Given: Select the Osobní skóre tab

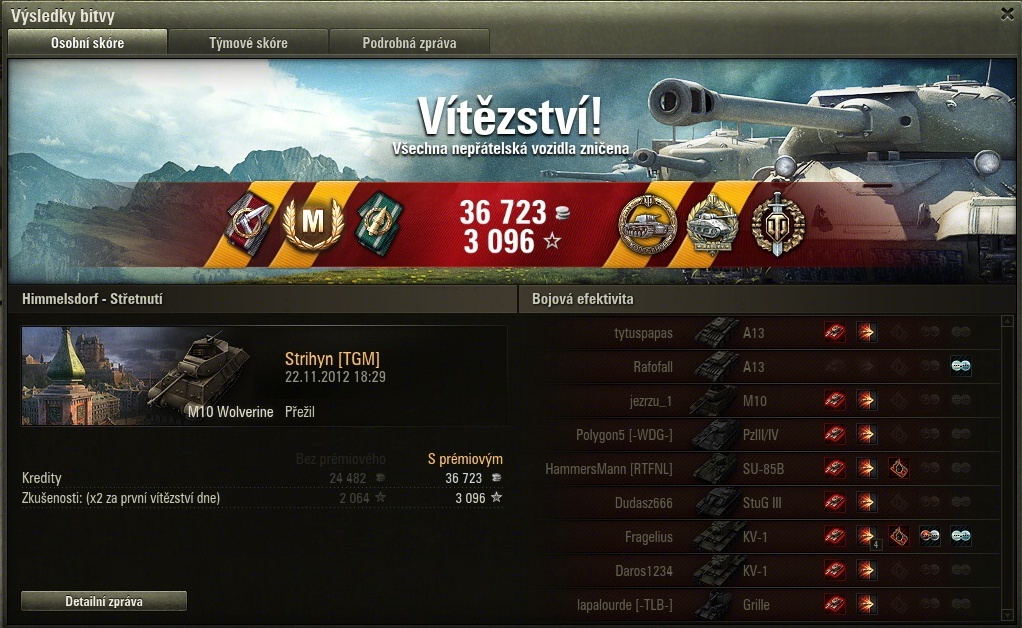Looking at the screenshot, I should [87, 43].
